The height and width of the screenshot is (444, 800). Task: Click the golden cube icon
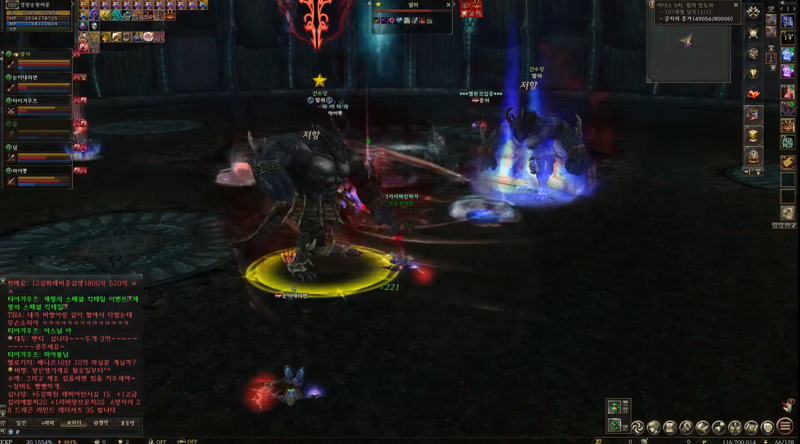(753, 135)
